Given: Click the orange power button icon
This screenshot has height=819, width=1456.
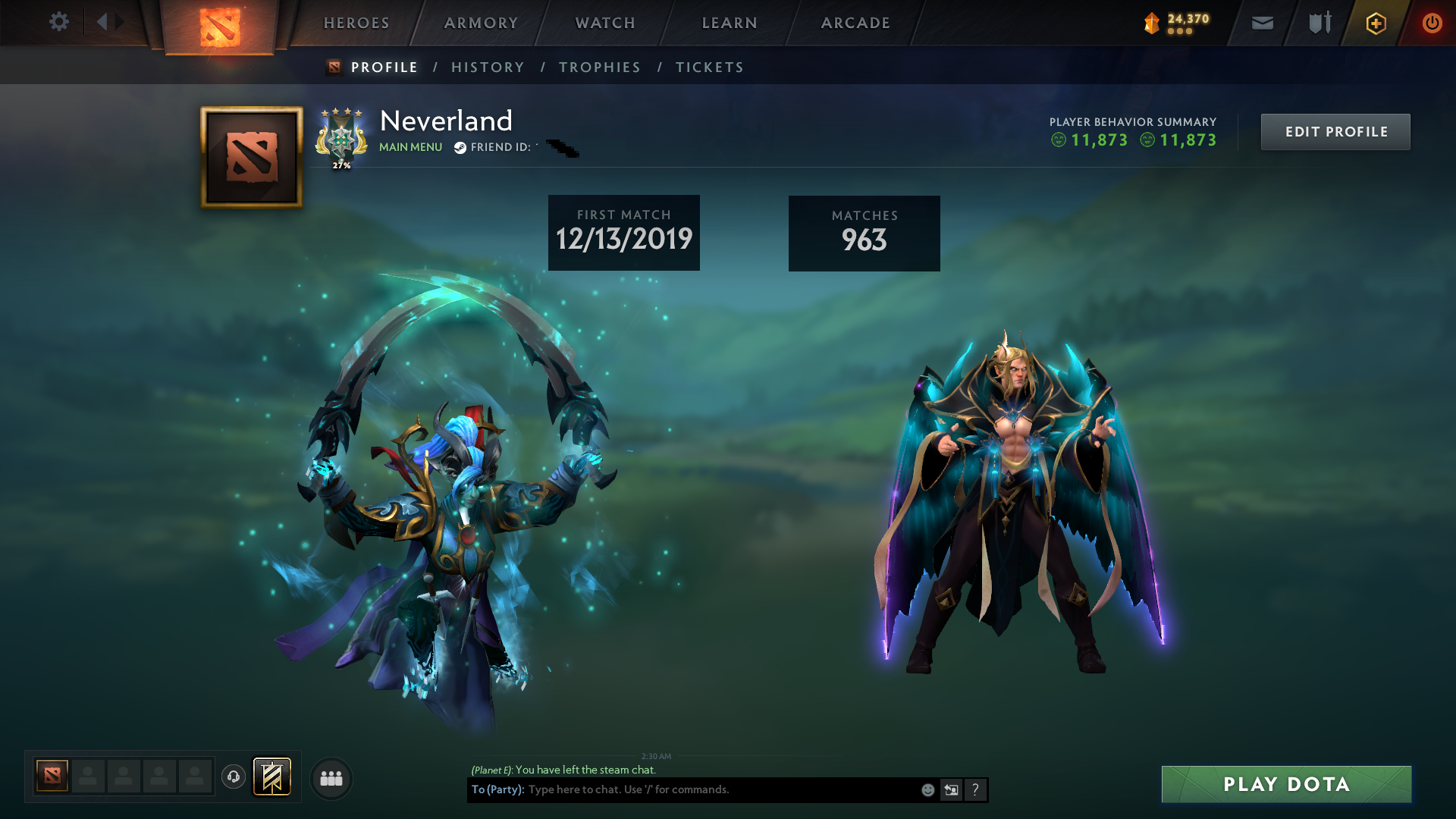Looking at the screenshot, I should [x=1432, y=23].
